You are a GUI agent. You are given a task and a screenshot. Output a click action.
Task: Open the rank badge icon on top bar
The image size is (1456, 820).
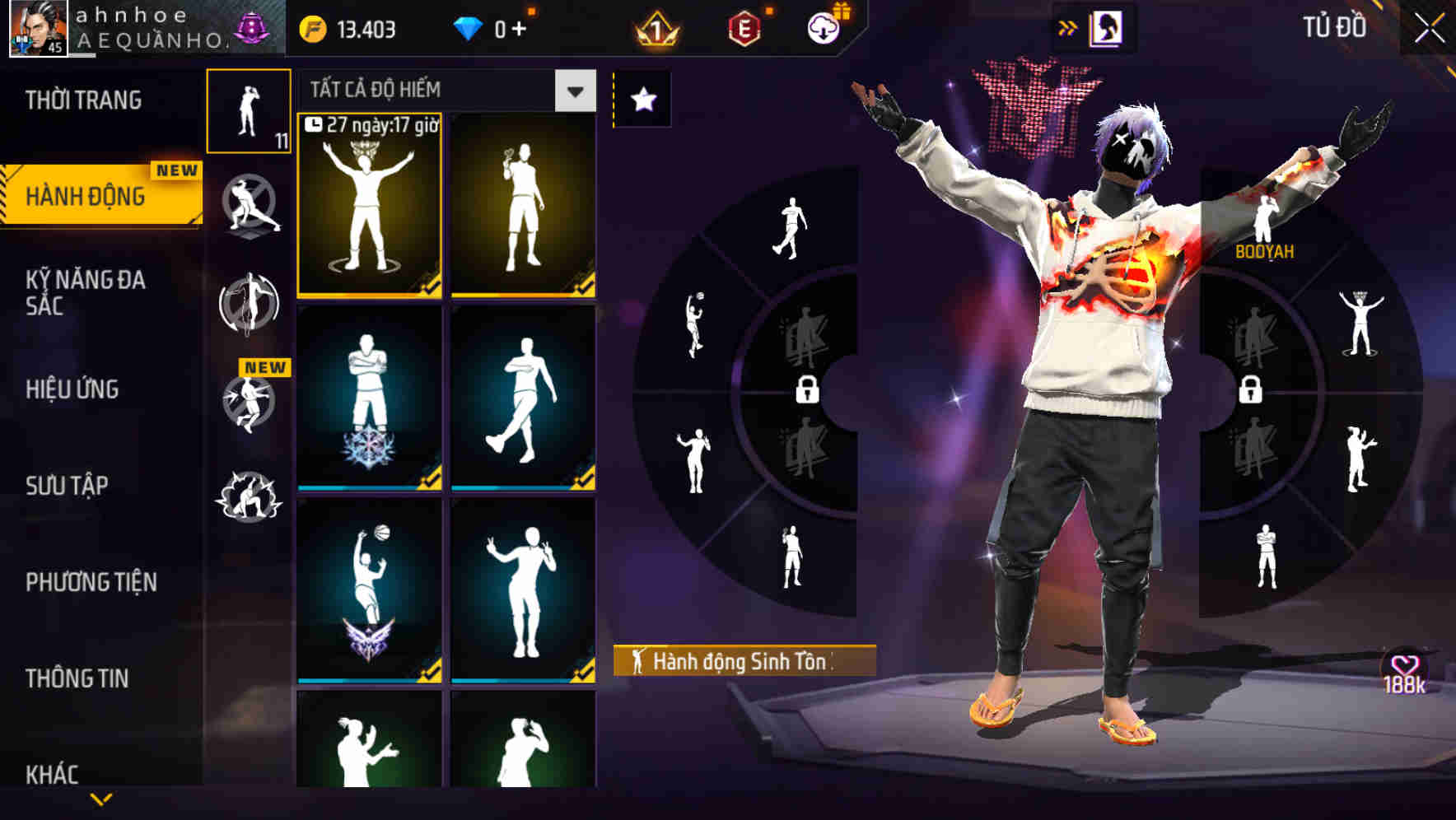coord(656,29)
